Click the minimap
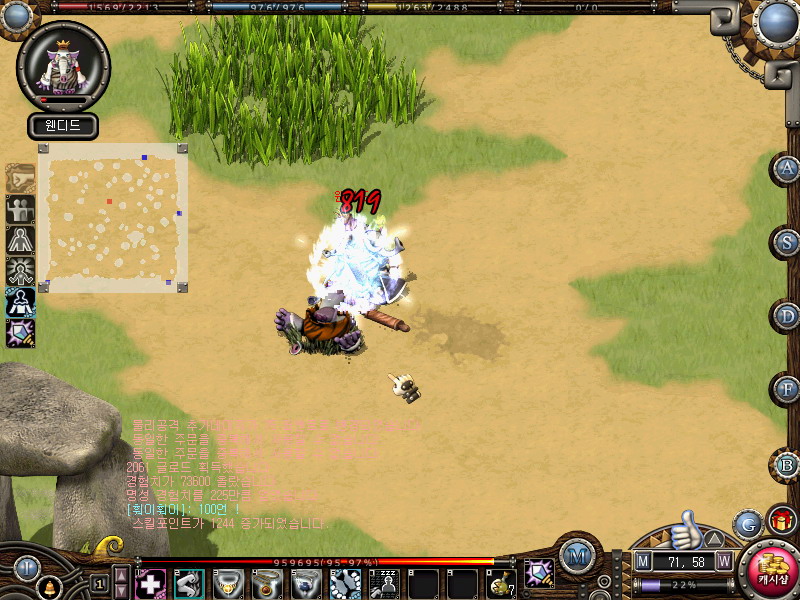This screenshot has height=600, width=800. (x=112, y=218)
